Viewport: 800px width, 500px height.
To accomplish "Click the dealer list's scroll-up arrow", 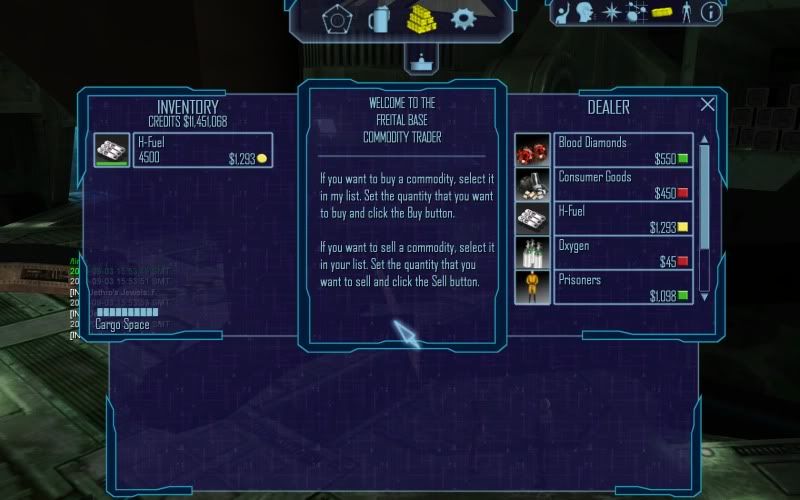I will pos(704,141).
